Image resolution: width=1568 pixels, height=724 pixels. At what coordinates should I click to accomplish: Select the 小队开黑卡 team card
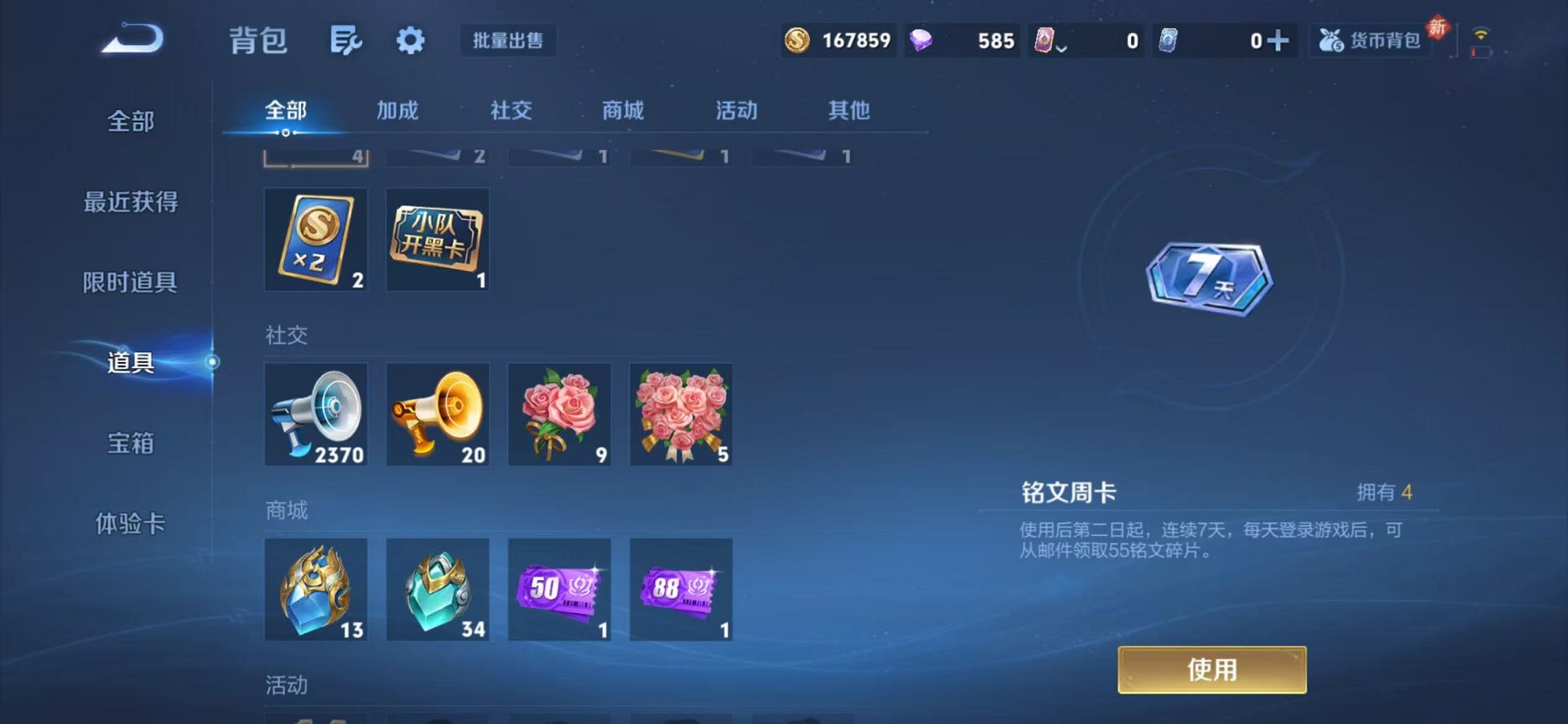point(437,240)
